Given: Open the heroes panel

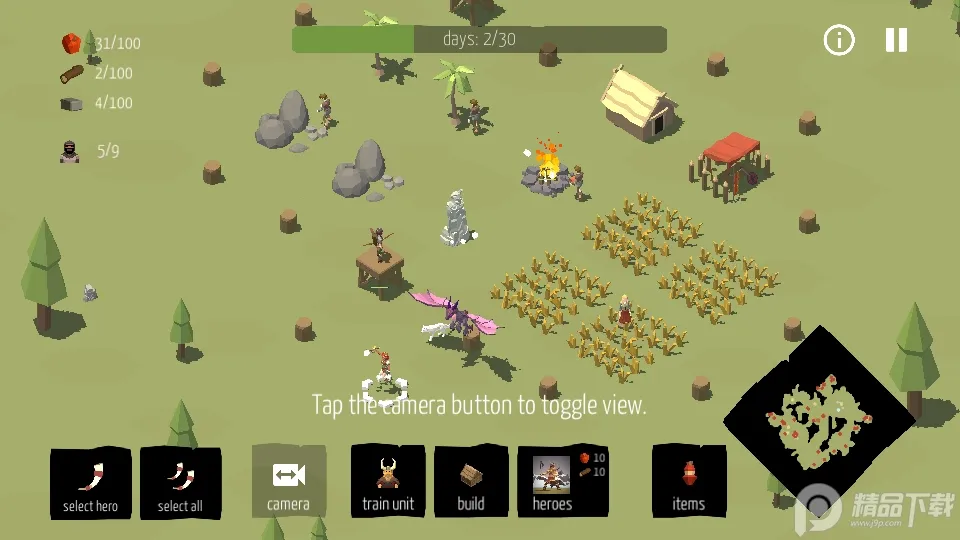Looking at the screenshot, I should coord(562,482).
